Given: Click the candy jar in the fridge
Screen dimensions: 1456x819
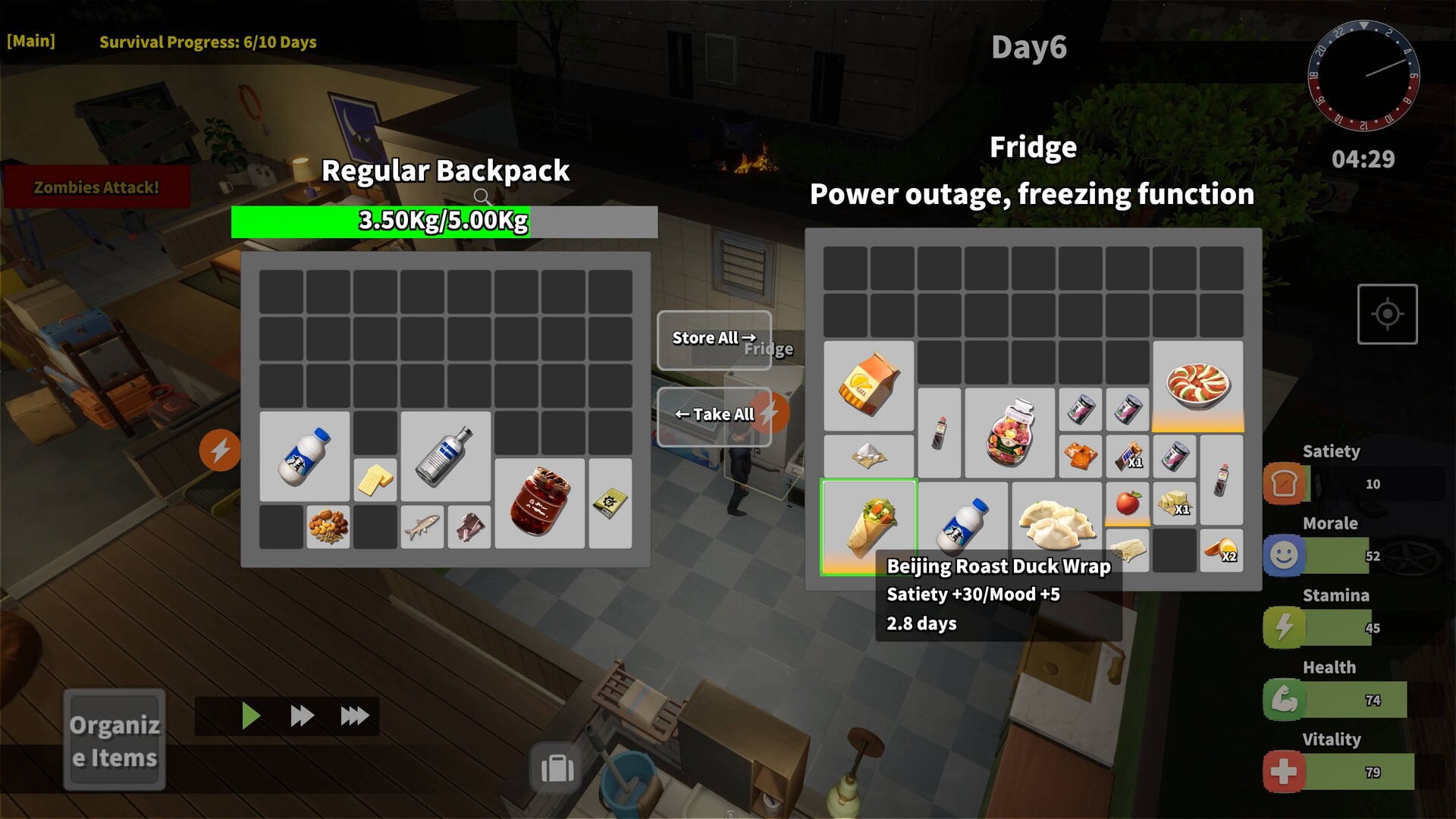Looking at the screenshot, I should [1010, 432].
